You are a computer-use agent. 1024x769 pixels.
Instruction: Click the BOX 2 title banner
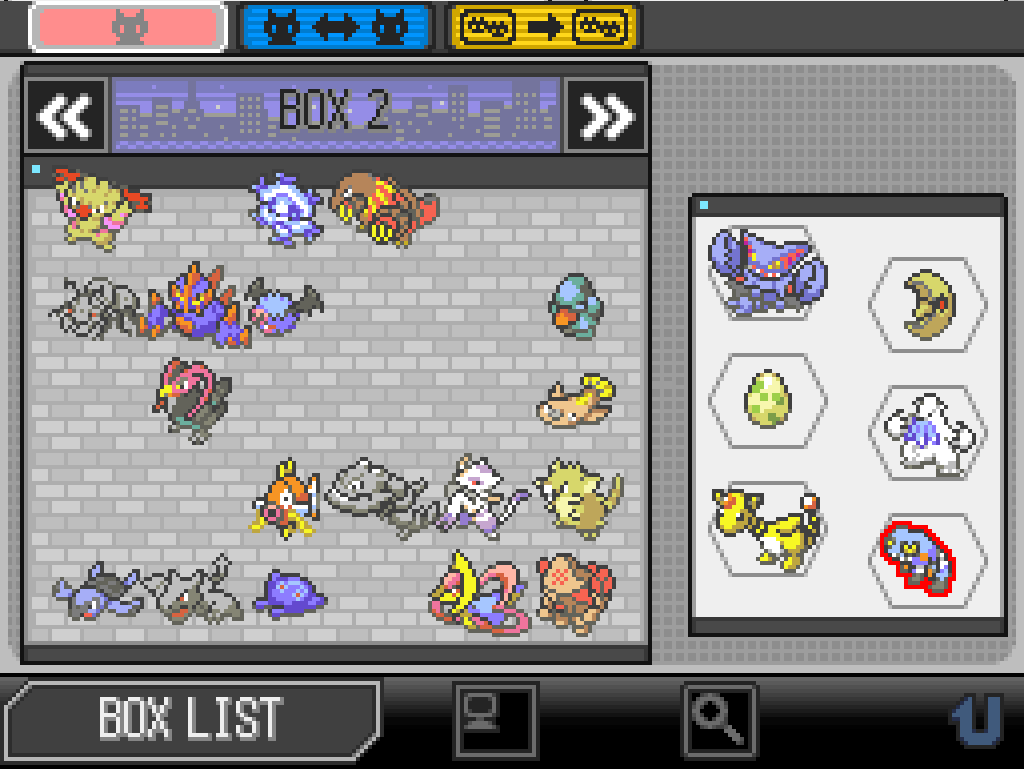point(335,115)
